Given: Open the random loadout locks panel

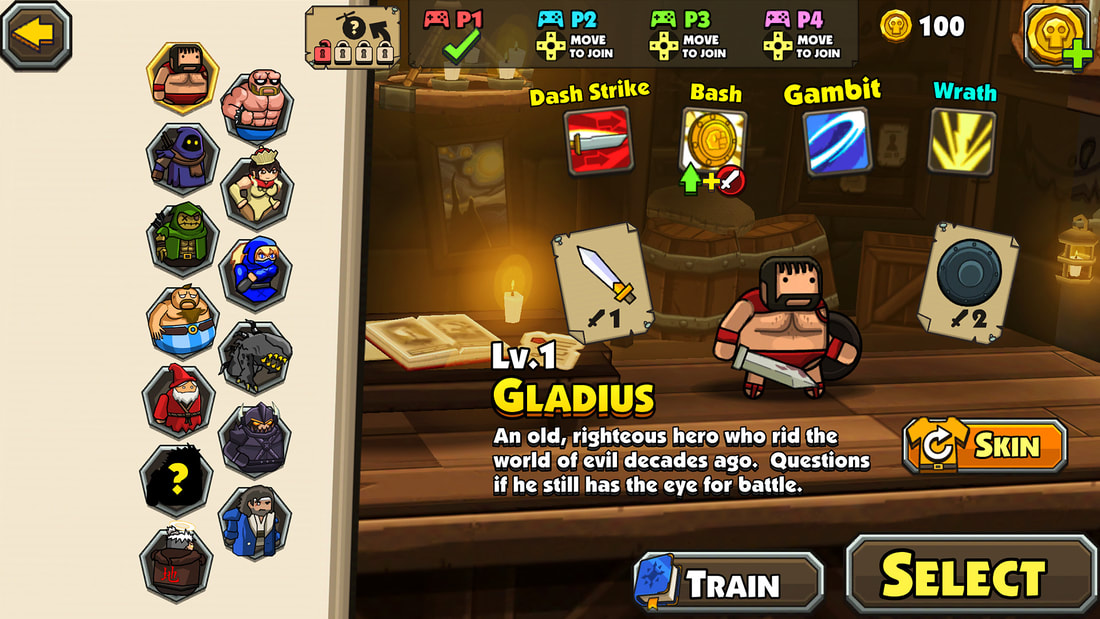Looking at the screenshot, I should pos(352,39).
